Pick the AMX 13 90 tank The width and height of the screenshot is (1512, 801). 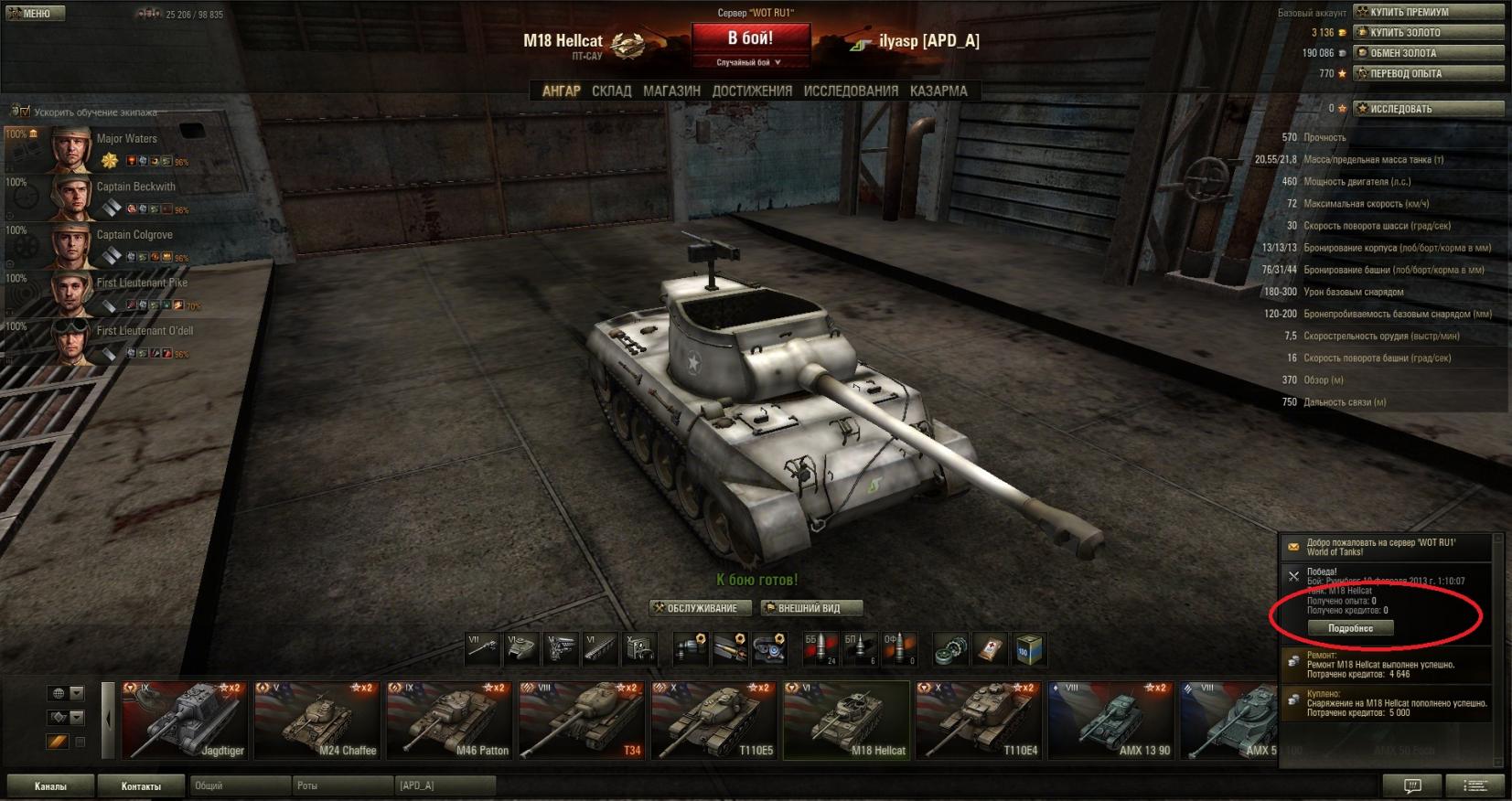1111,721
